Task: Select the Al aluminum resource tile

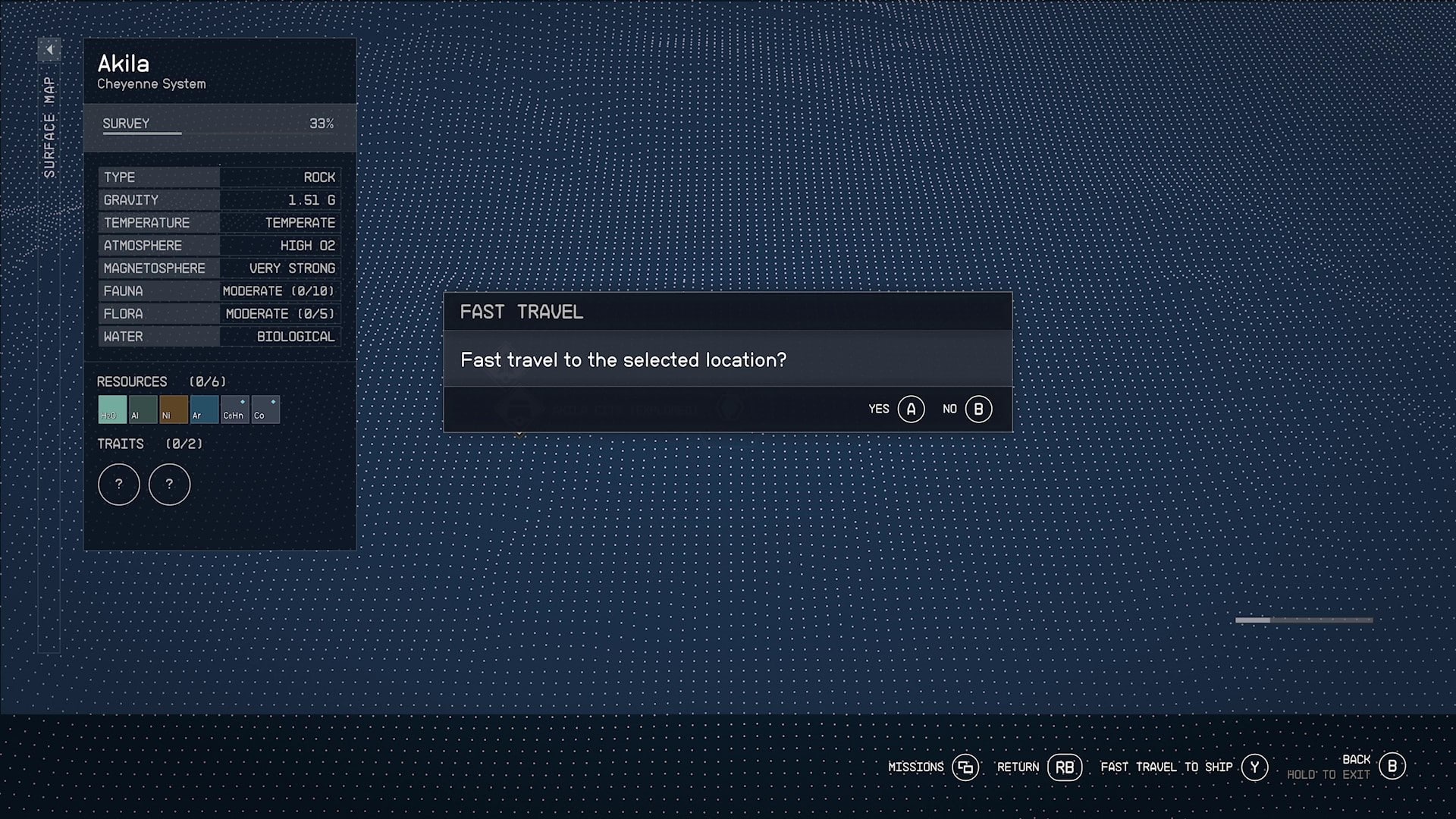Action: (x=143, y=409)
